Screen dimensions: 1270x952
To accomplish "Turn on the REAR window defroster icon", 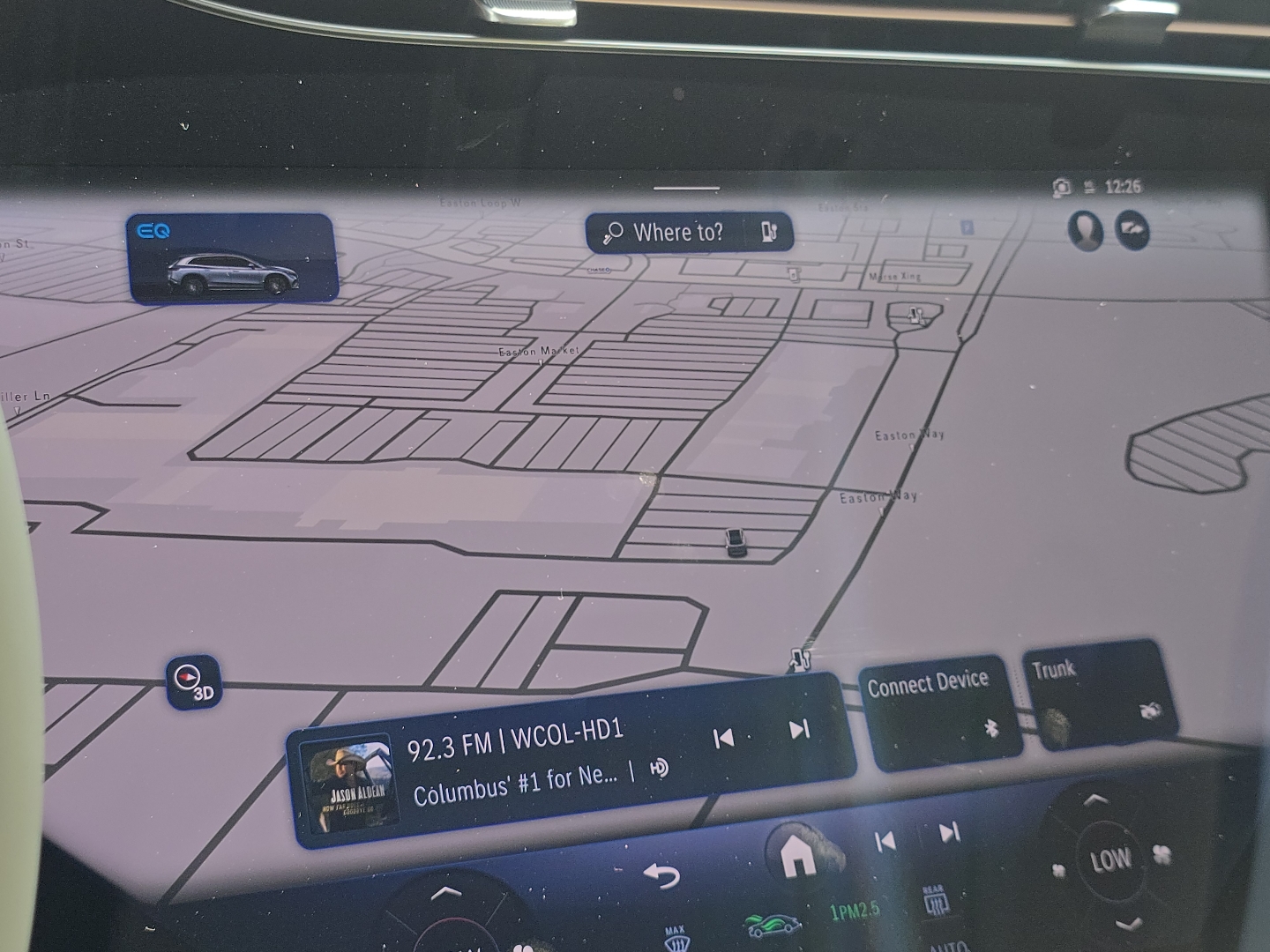I will (x=938, y=902).
